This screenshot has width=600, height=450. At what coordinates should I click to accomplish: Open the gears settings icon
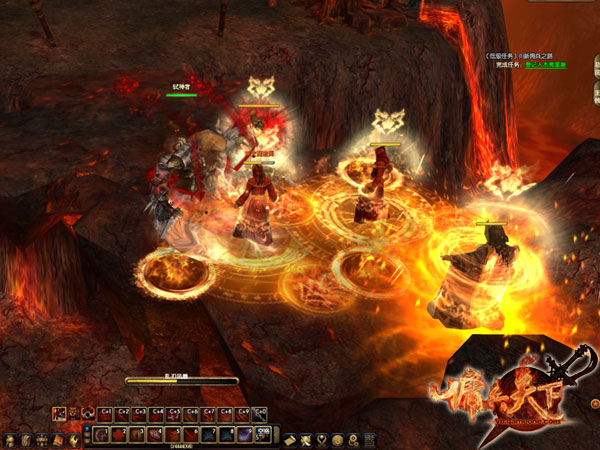tap(354, 439)
